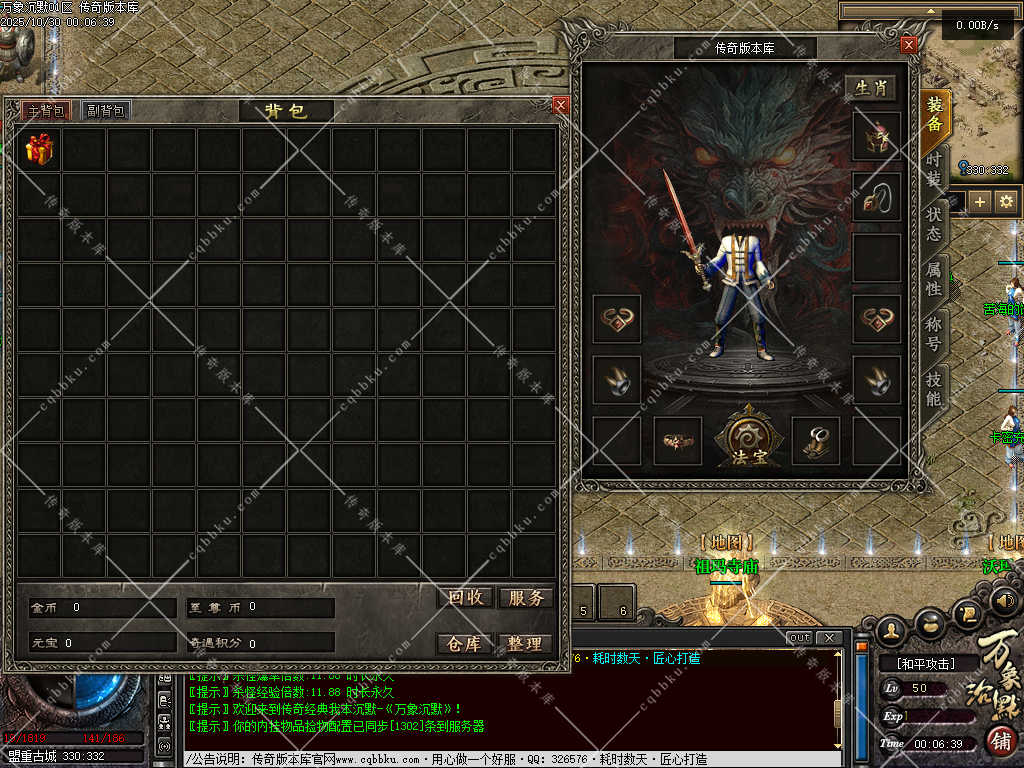
Task: Switch to the 时装 fashion tab
Action: point(934,169)
